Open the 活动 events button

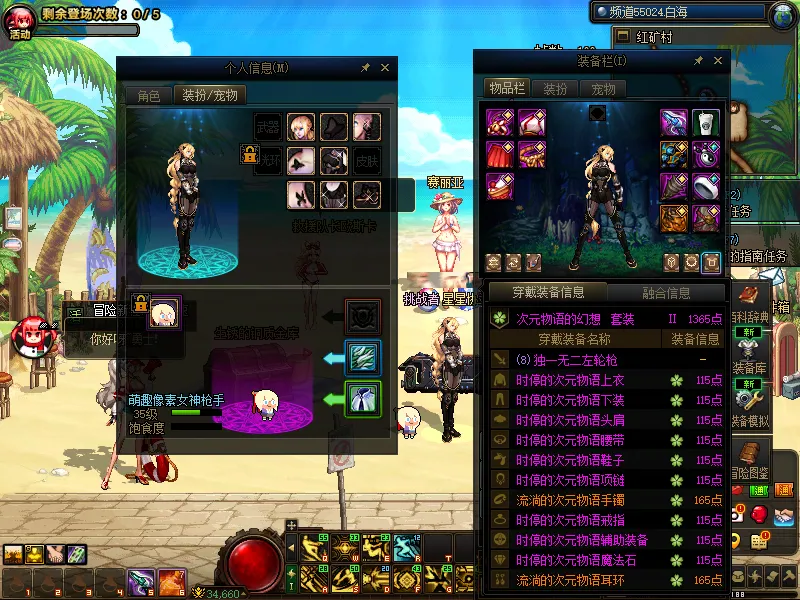pyautogui.click(x=20, y=22)
